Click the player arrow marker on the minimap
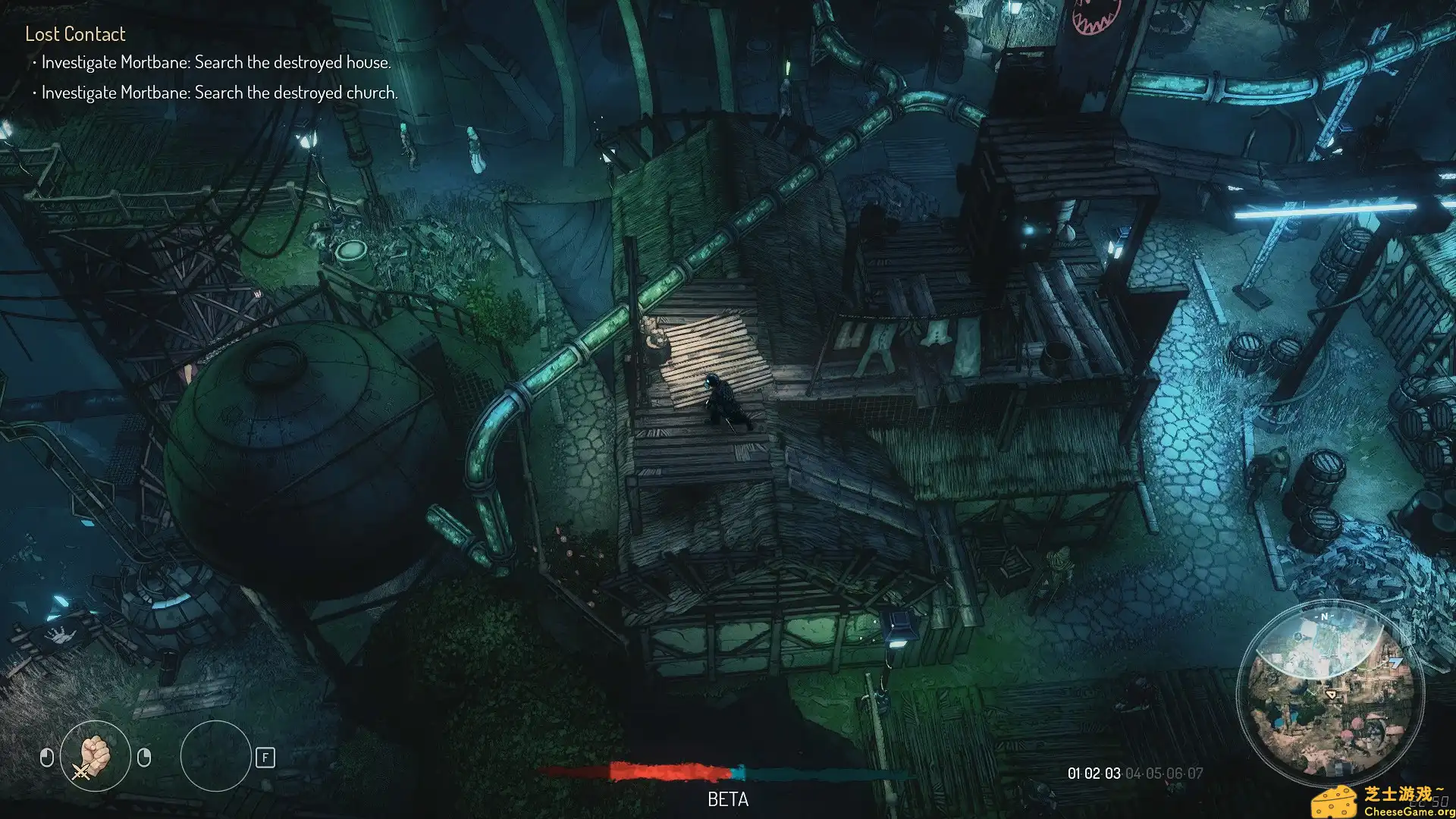 [1332, 694]
